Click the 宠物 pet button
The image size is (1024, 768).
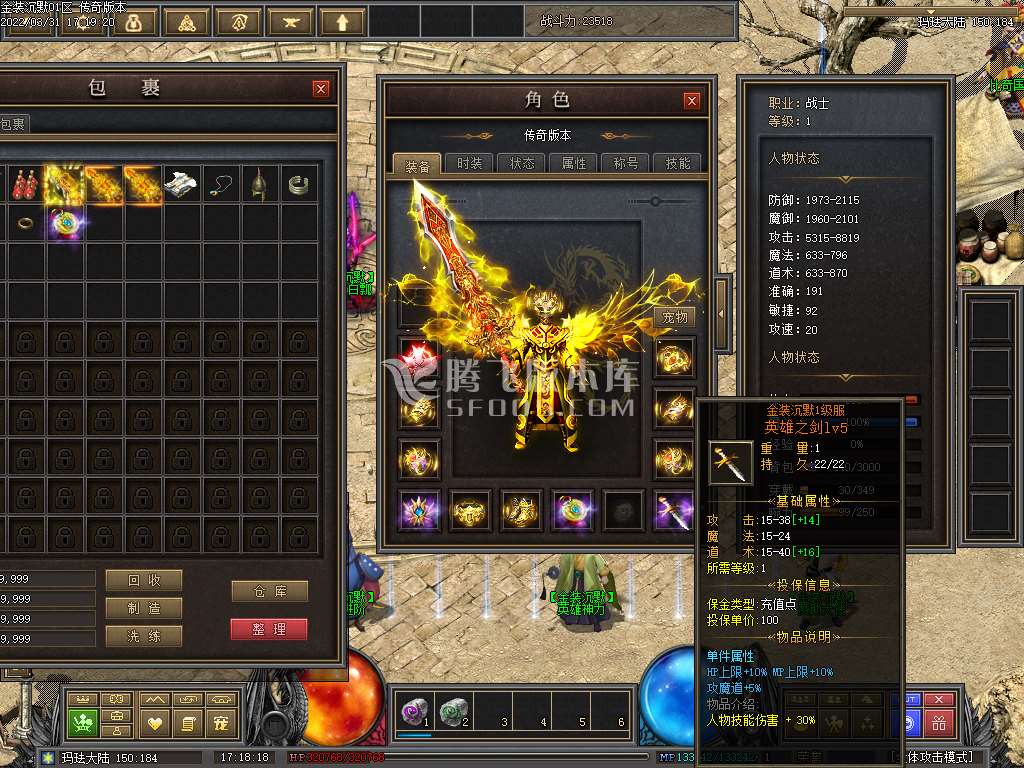click(x=675, y=317)
